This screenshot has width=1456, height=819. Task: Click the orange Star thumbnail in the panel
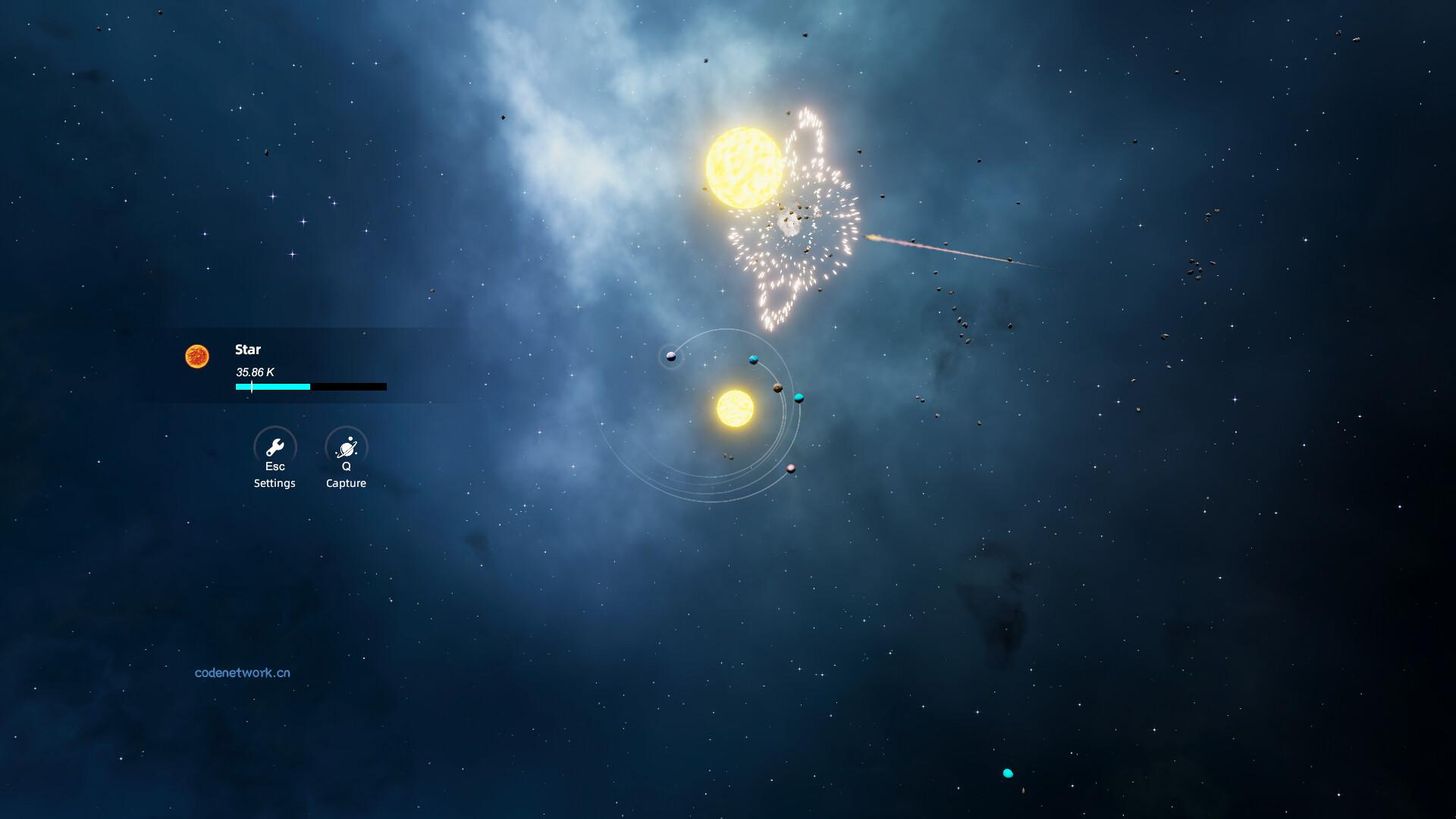pos(199,356)
